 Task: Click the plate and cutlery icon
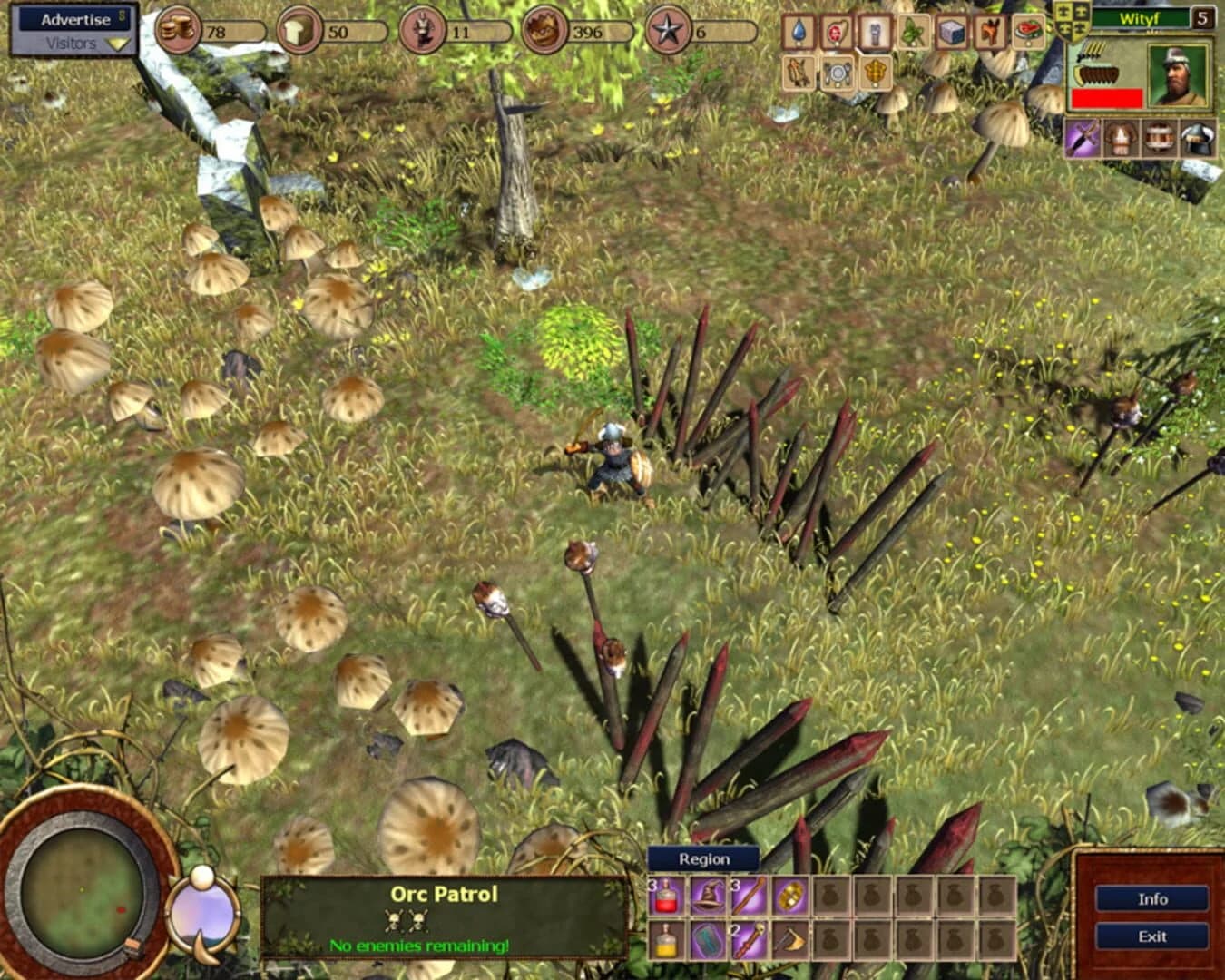(838, 74)
